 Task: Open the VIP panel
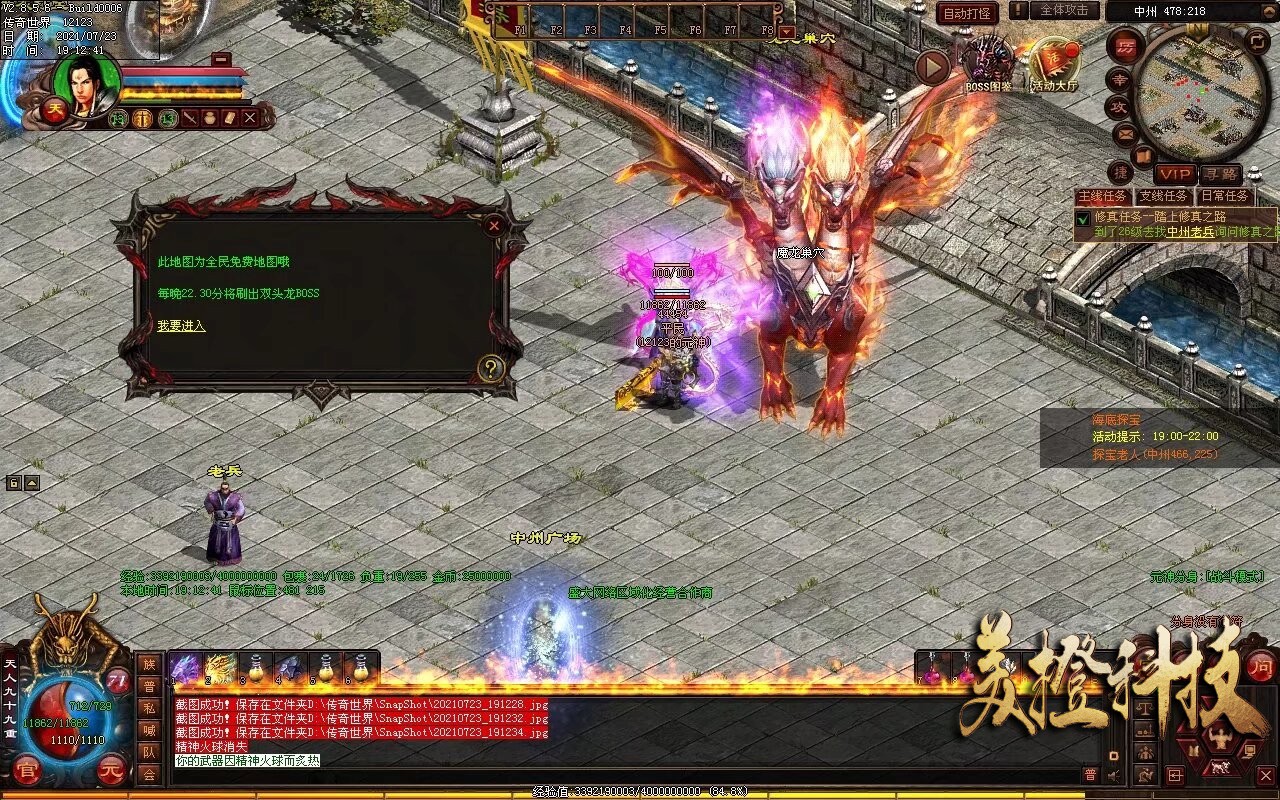[1175, 174]
